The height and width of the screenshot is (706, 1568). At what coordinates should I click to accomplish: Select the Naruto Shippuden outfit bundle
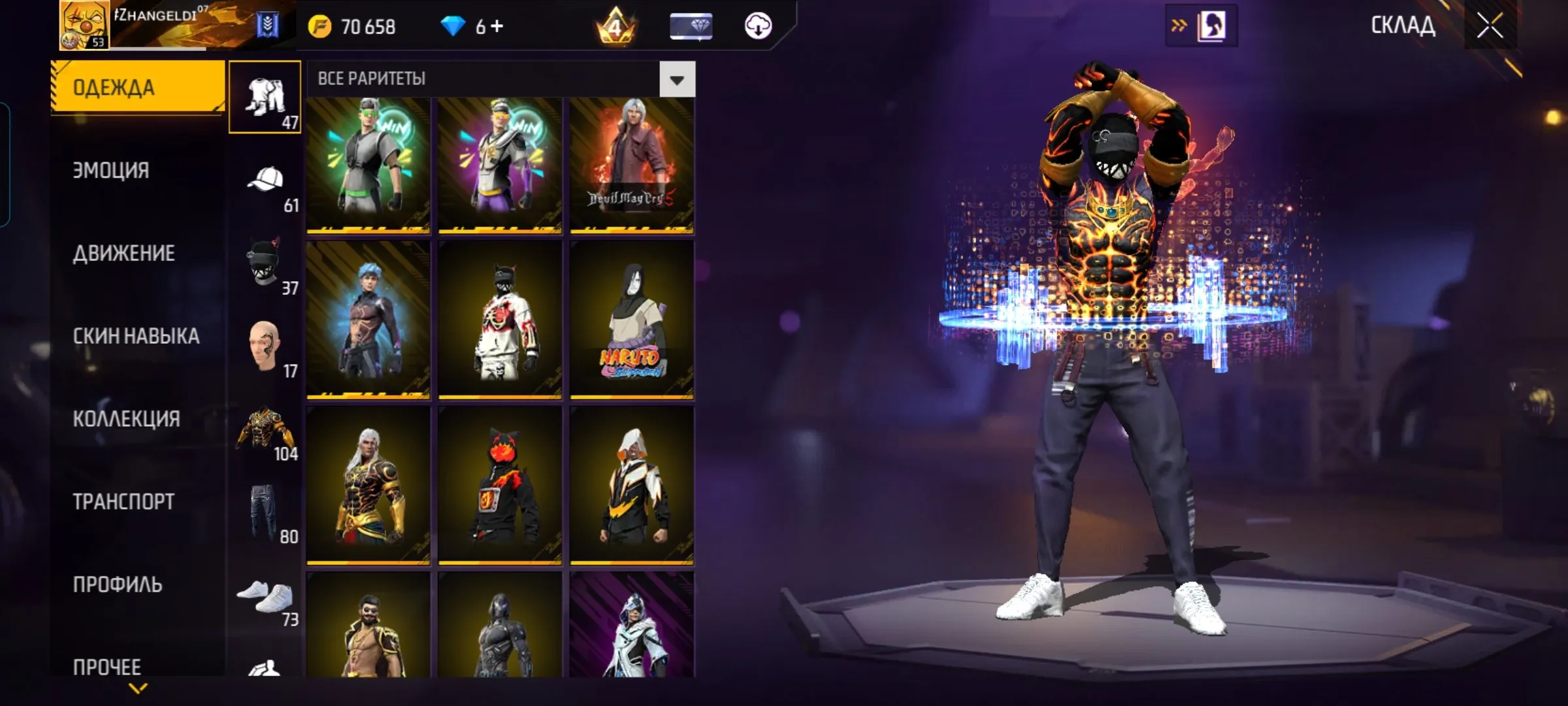click(631, 319)
